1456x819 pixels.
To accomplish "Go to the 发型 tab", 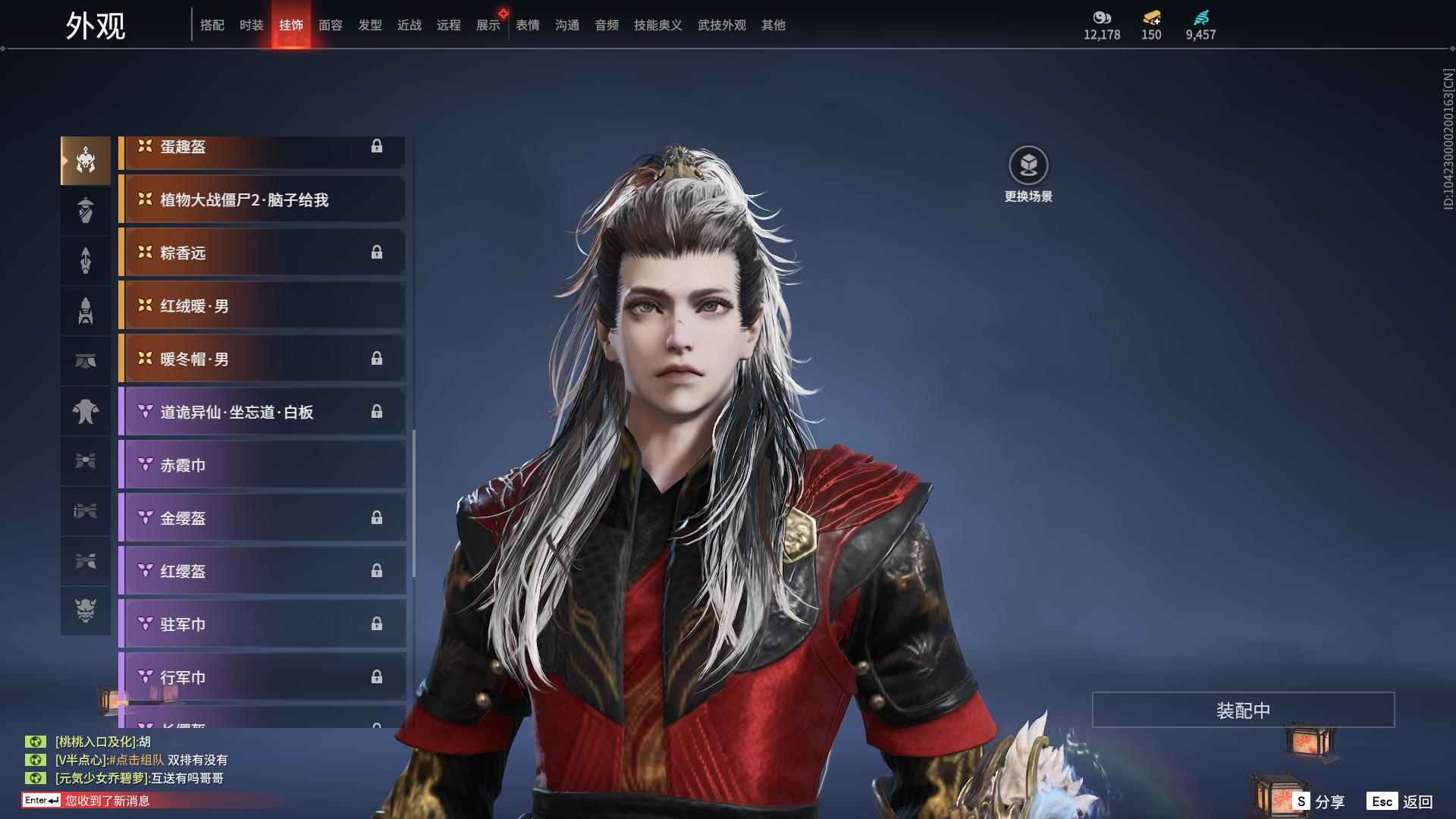I will click(x=369, y=25).
